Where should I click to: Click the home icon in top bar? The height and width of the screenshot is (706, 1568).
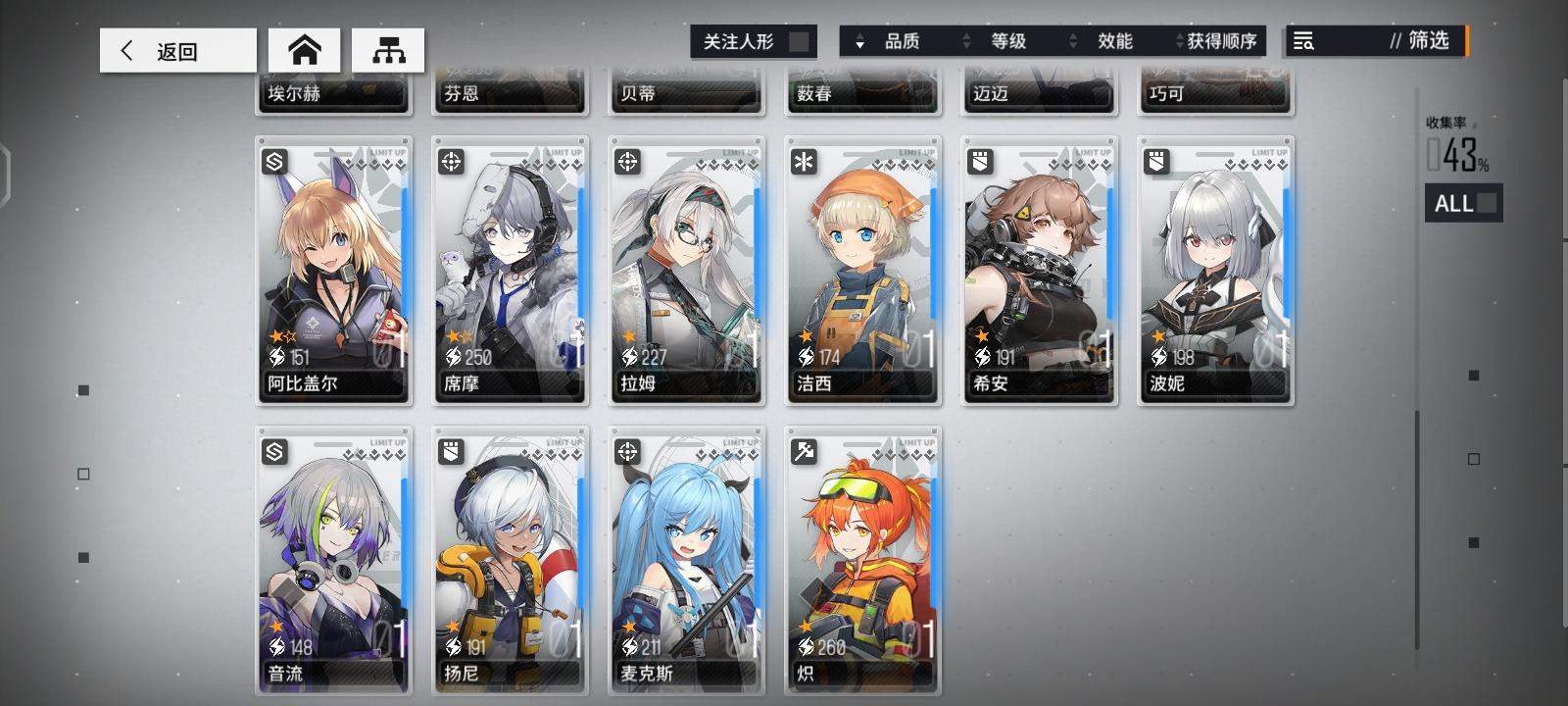click(305, 50)
